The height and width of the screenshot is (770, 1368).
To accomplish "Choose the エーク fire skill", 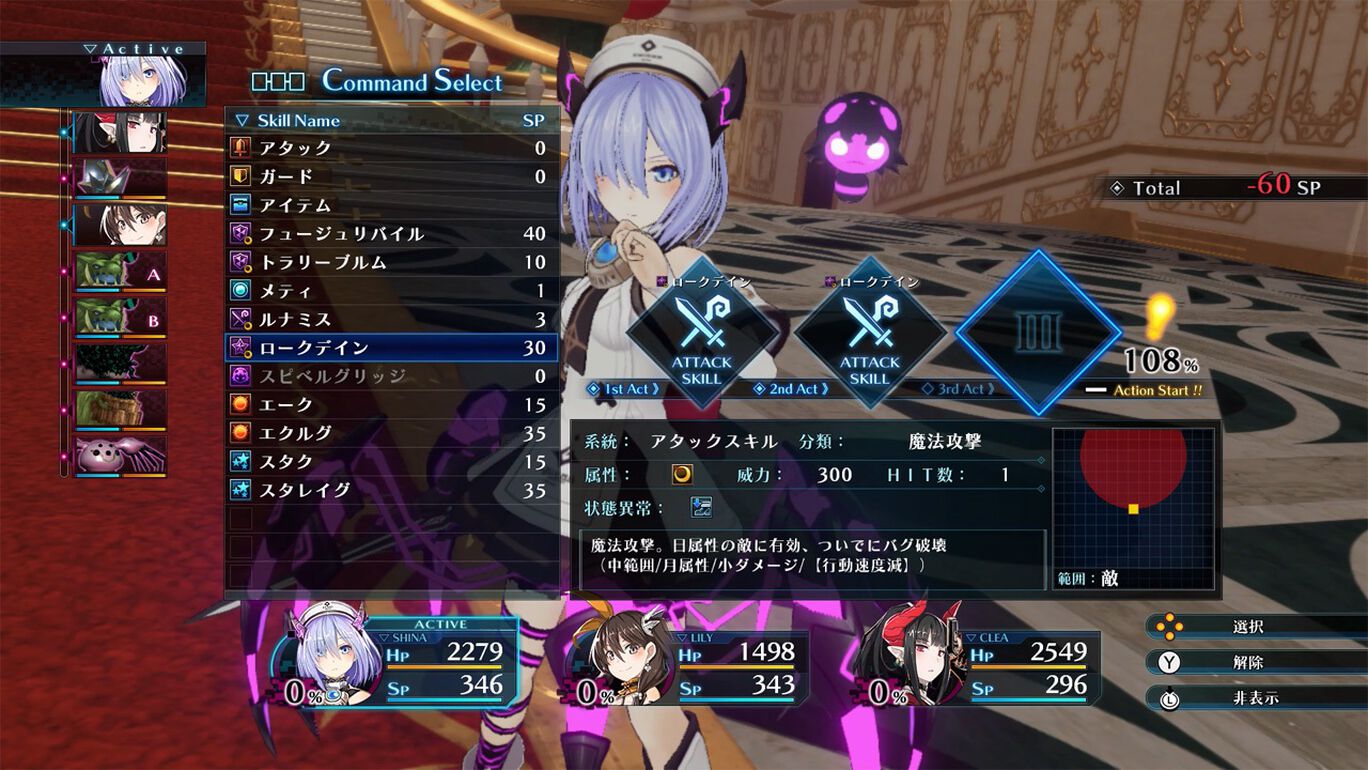I will (x=390, y=405).
